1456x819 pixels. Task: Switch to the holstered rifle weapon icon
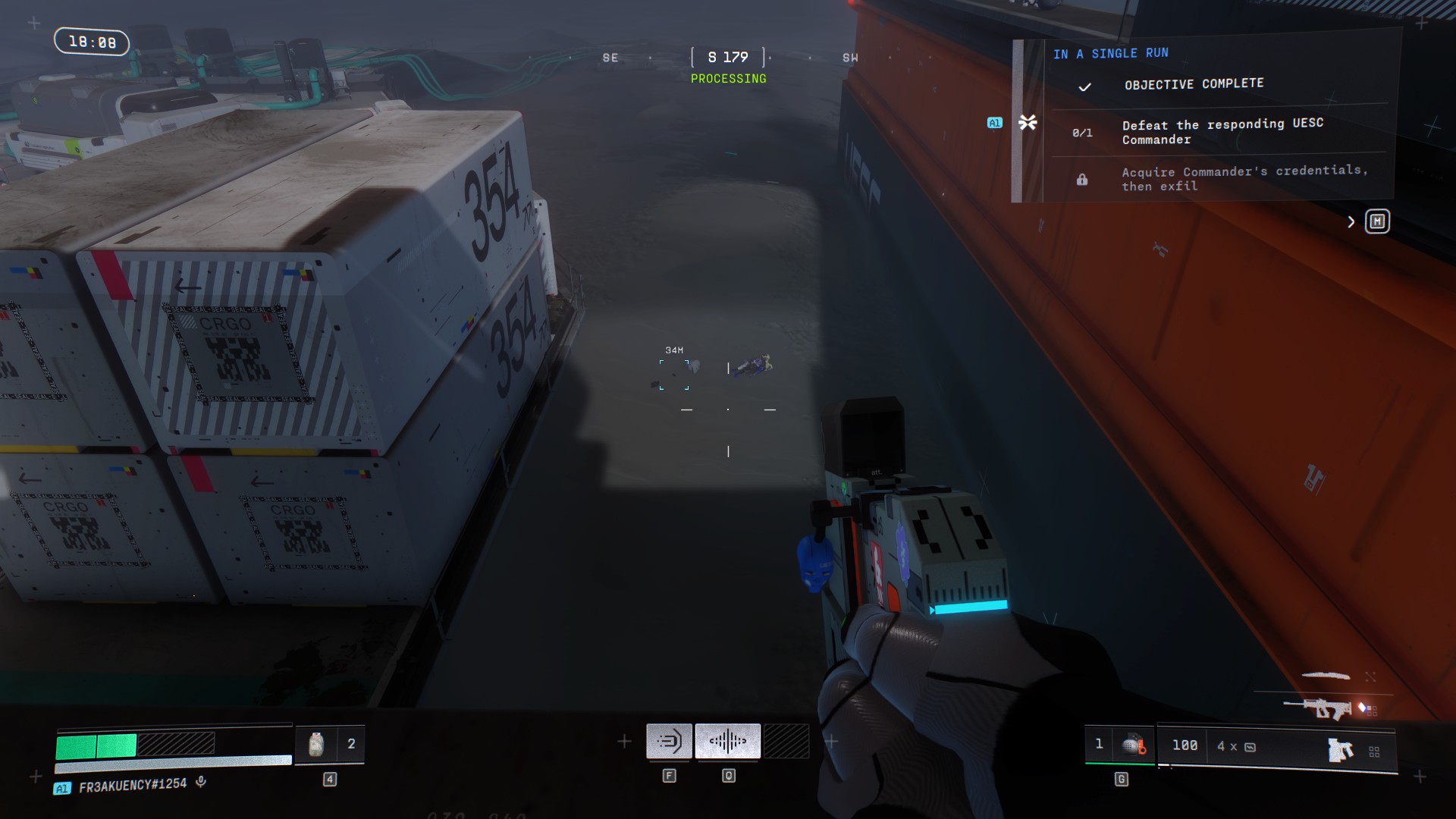[x=1319, y=709]
